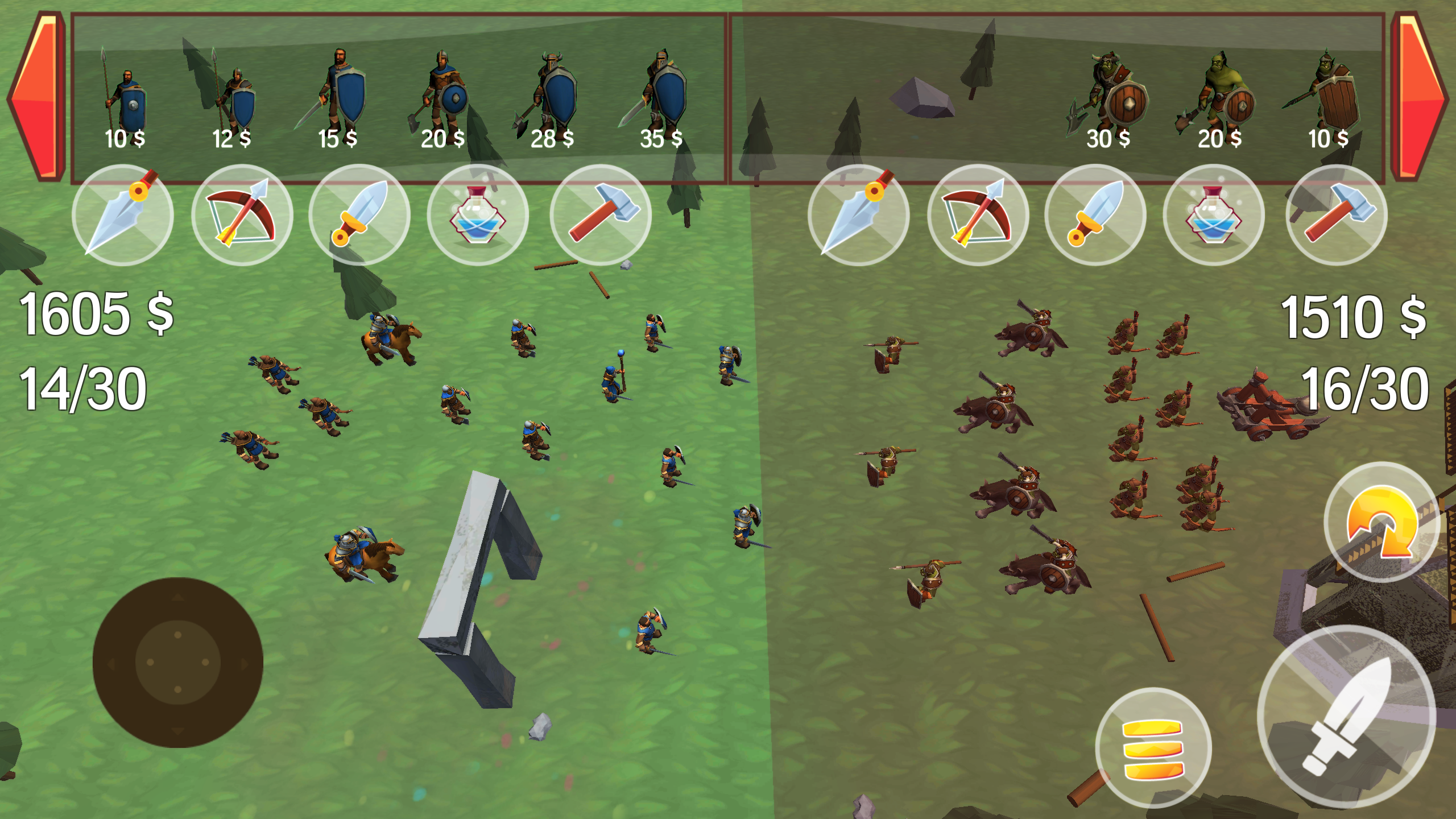Select the crossbow category on the right side
The width and height of the screenshot is (1456, 819).
978,216
